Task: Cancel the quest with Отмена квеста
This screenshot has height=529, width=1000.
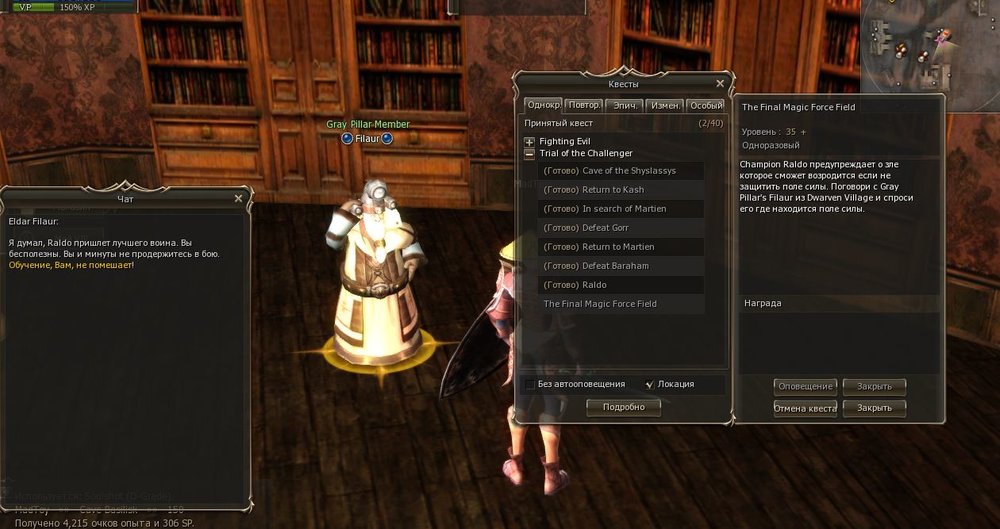Action: coord(805,409)
